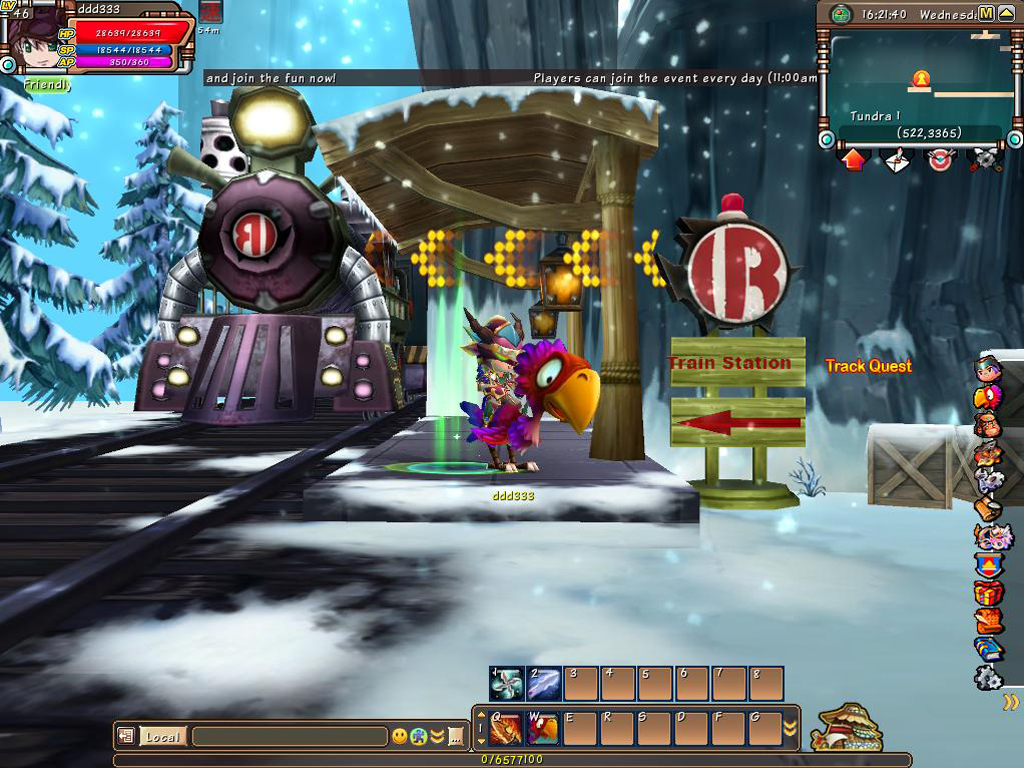
Task: Open the world map with the M button
Action: [x=986, y=13]
